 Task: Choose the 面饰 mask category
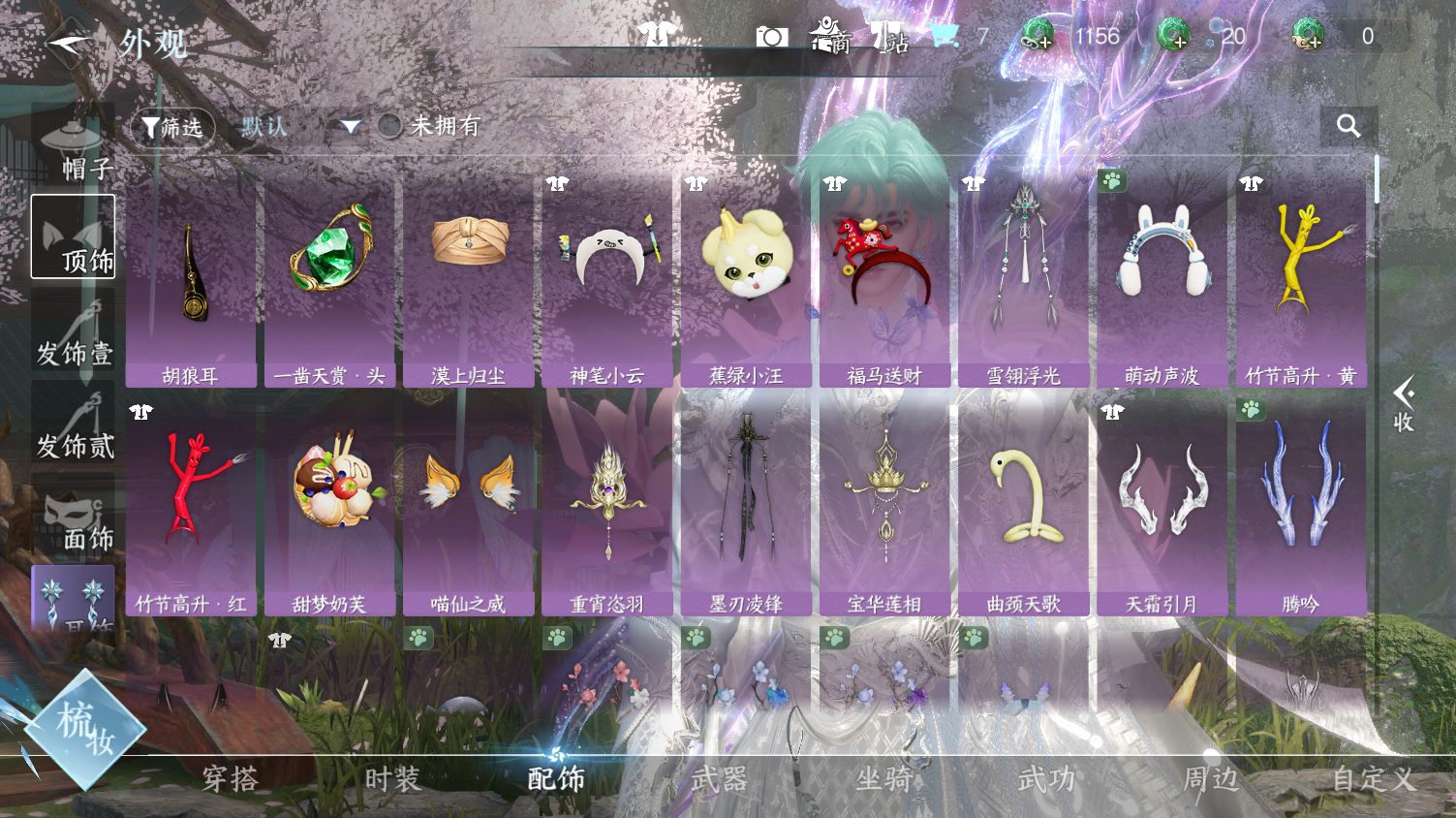(x=74, y=518)
